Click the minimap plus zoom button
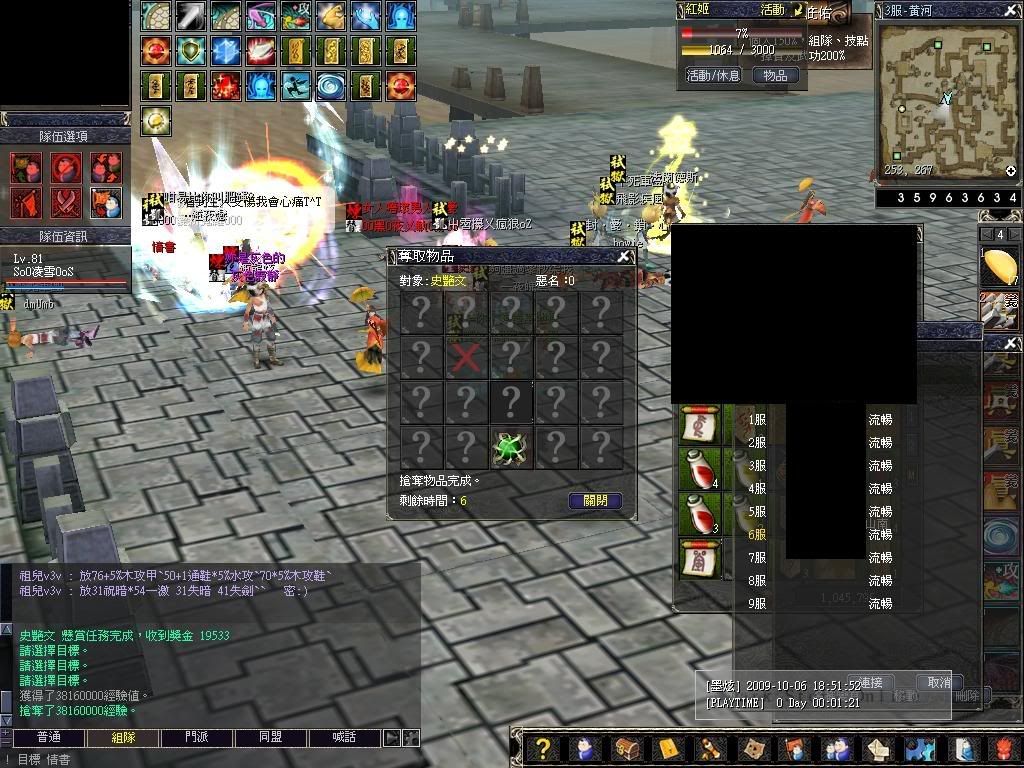The image size is (1024, 768). pos(1010,171)
